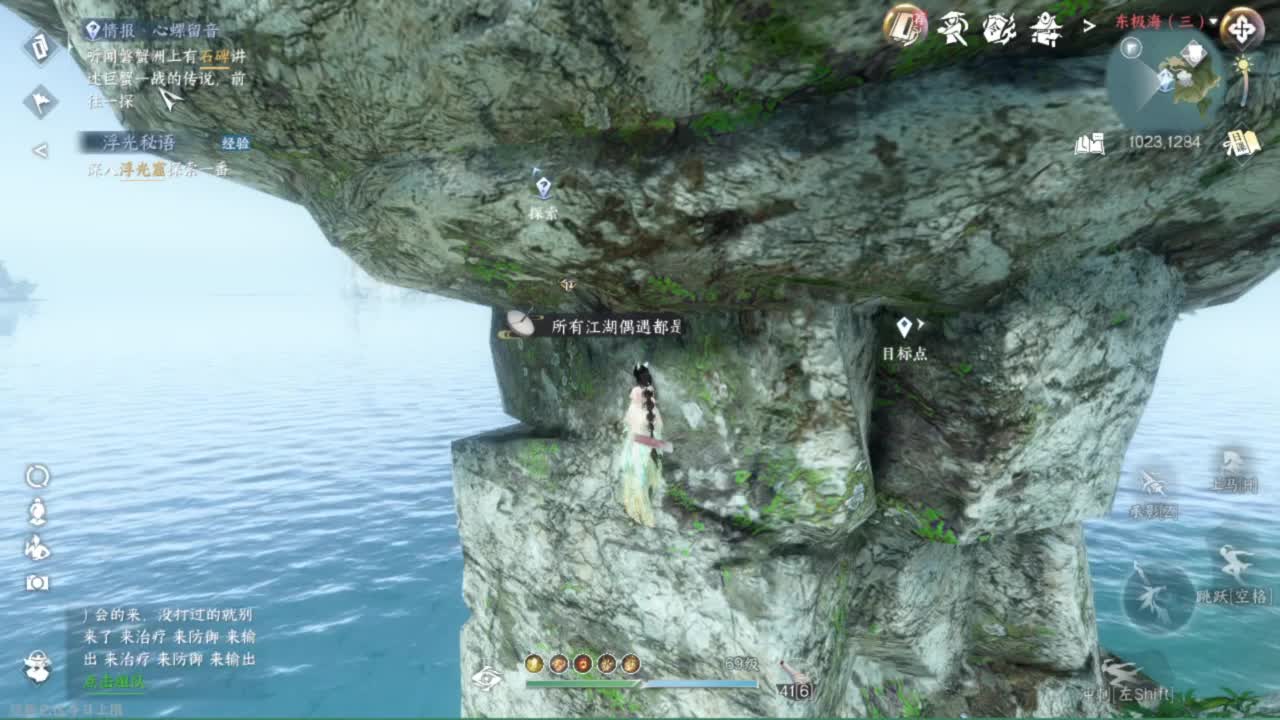1280x720 pixels.
Task: Expand the chevron next to the top-bar icons
Action: [x=1088, y=26]
